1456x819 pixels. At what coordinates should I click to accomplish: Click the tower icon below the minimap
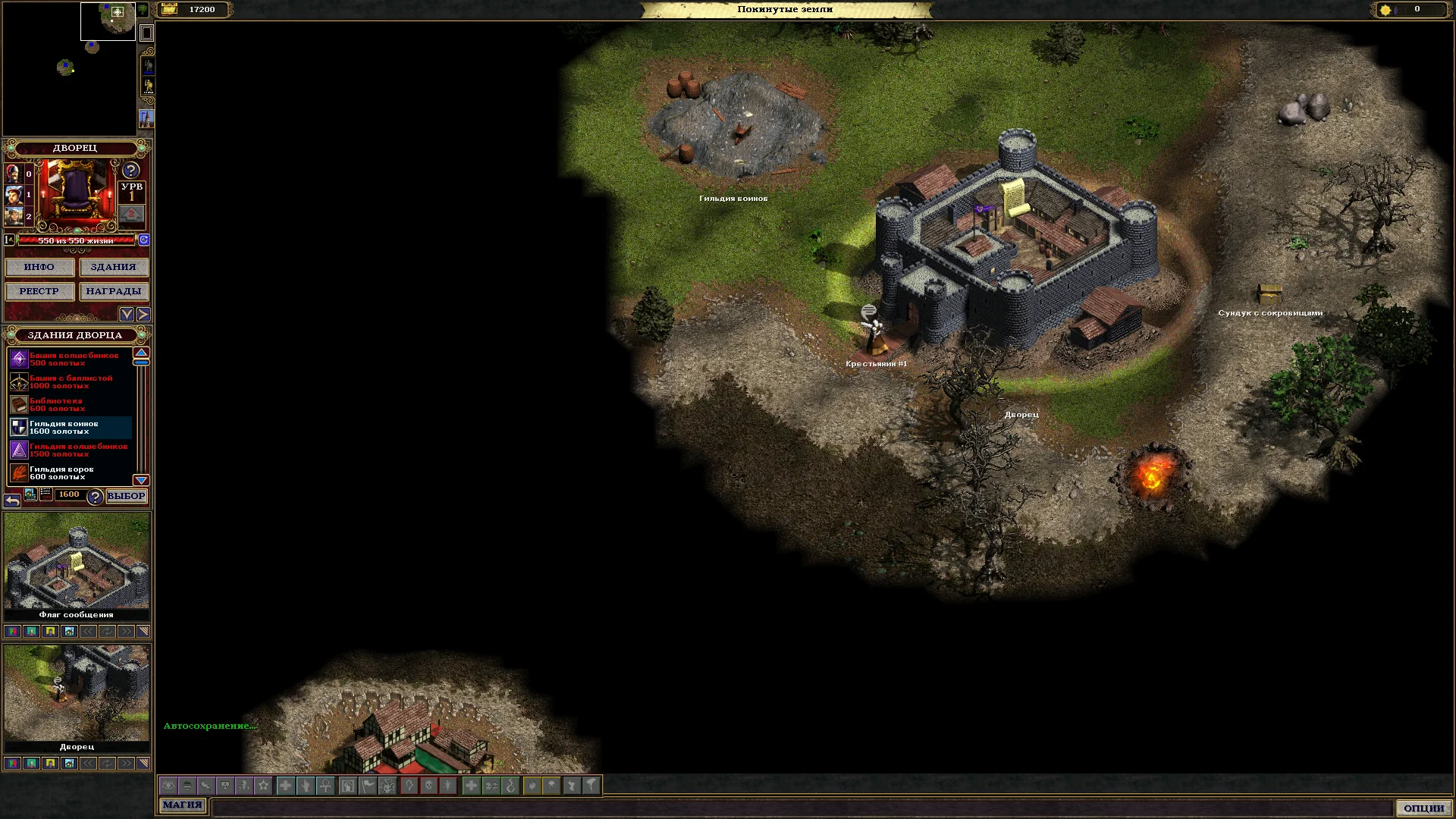(146, 119)
